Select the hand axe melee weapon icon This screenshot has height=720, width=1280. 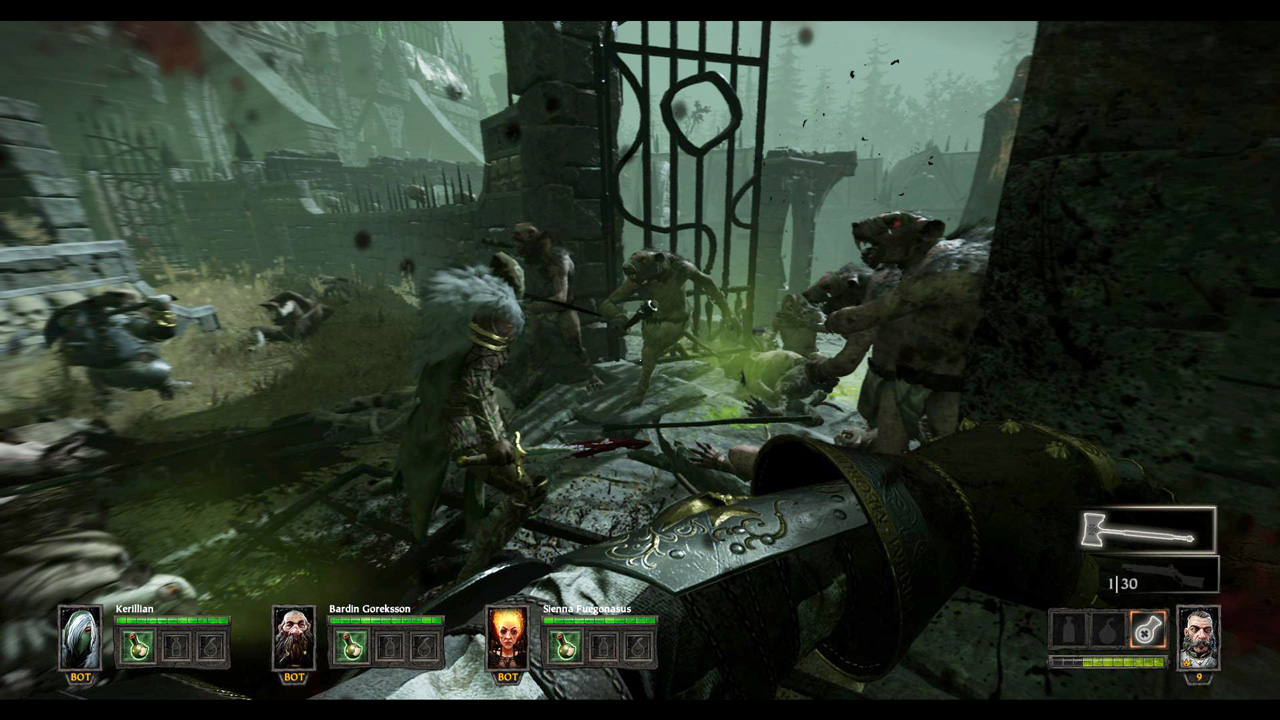pyautogui.click(x=1145, y=530)
